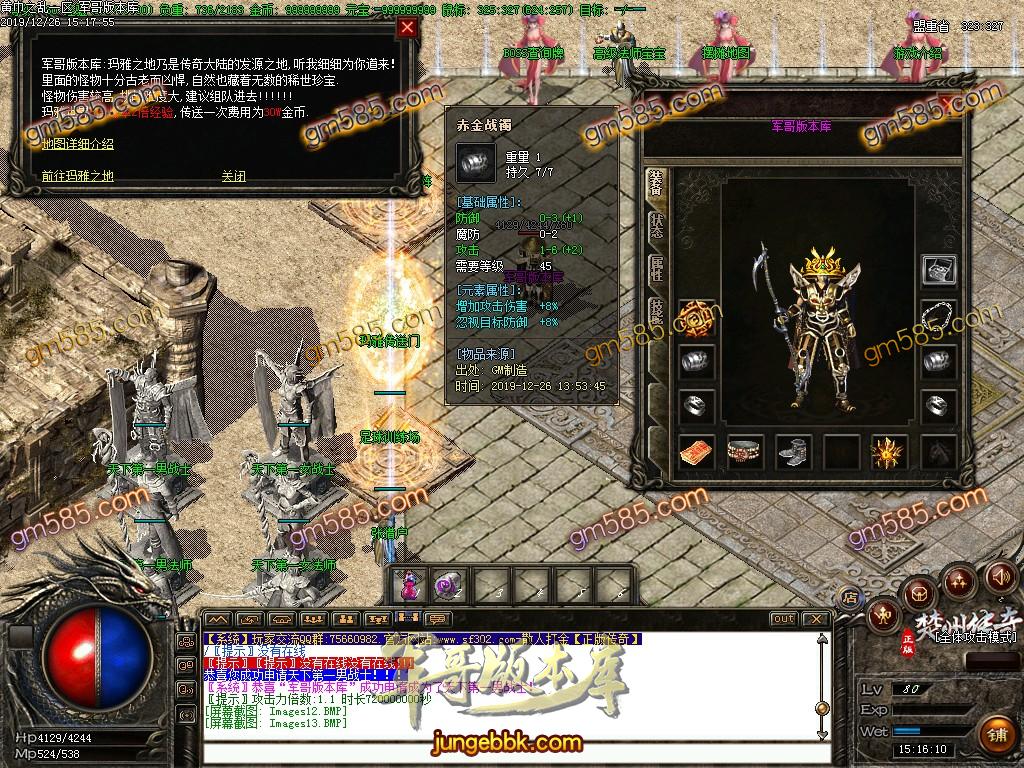The width and height of the screenshot is (1024, 768).
Task: Open the 店 shop button
Action: pyautogui.click(x=851, y=597)
